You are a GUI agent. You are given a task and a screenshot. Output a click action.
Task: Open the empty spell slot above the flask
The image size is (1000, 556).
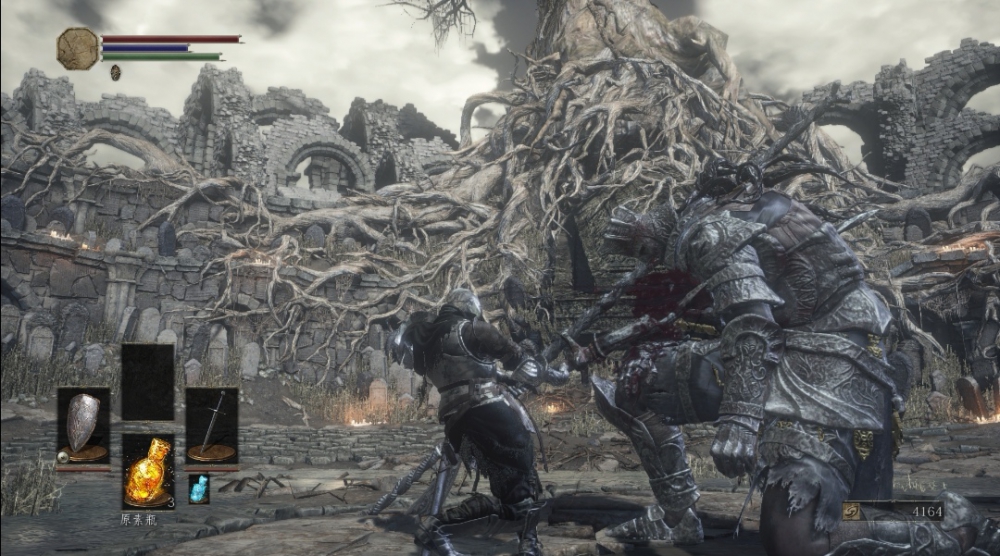pos(147,382)
